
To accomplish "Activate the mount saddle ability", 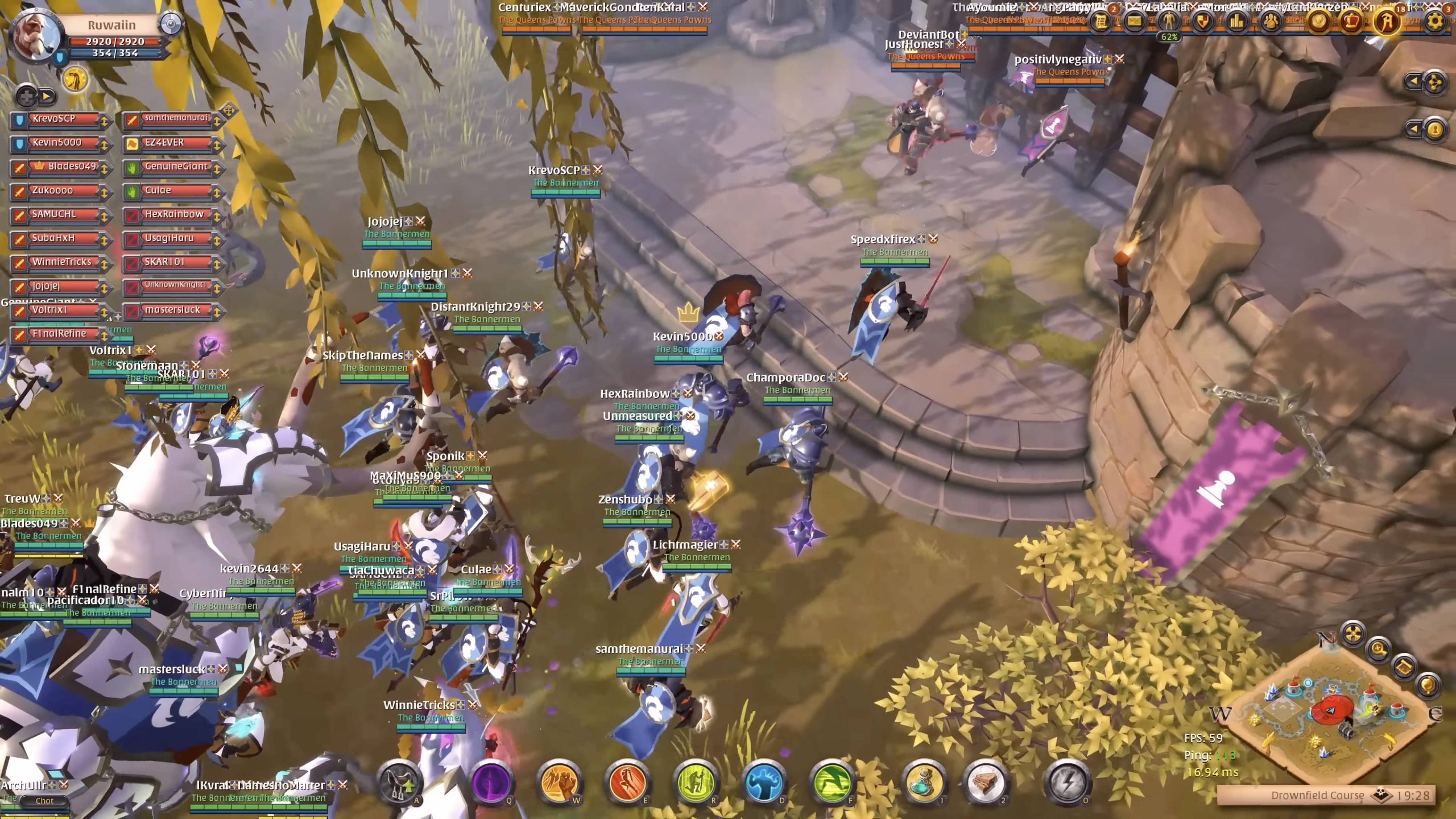I will [x=399, y=783].
